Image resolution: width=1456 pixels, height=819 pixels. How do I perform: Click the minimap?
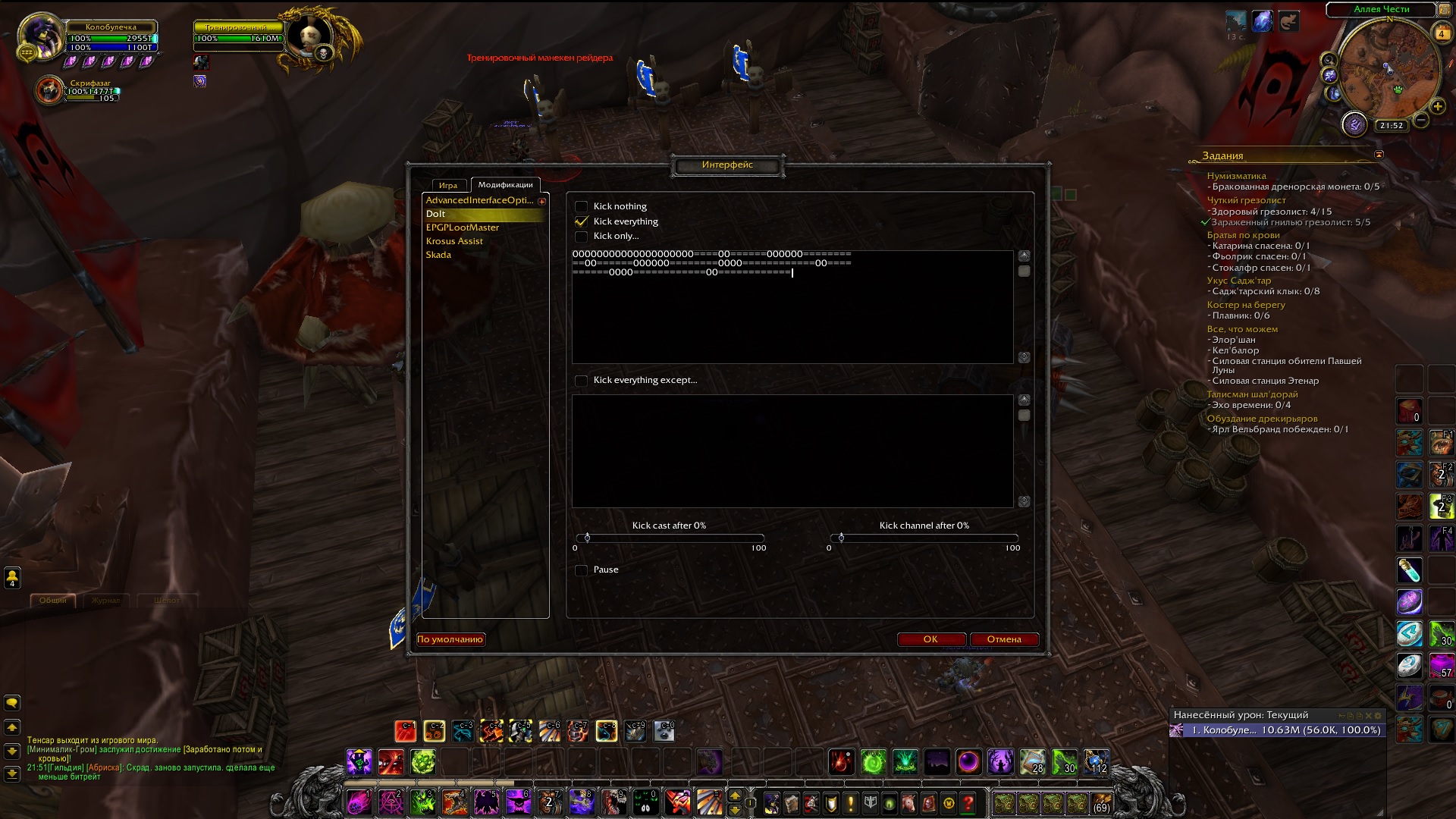pyautogui.click(x=1389, y=68)
